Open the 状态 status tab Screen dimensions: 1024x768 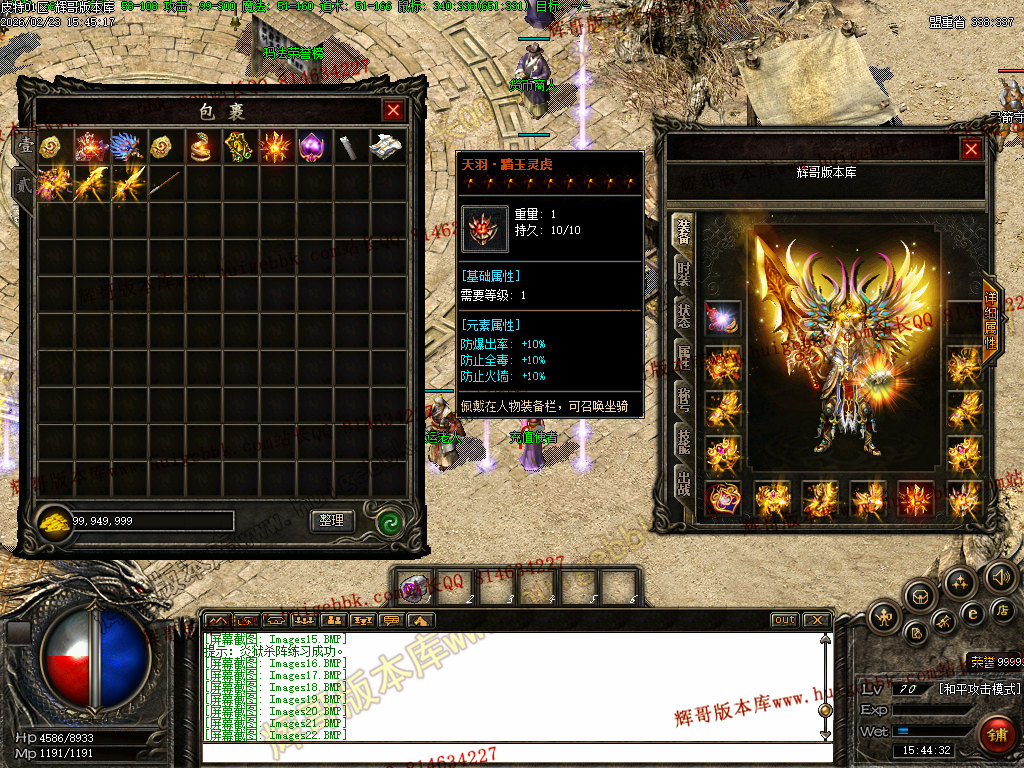coord(684,314)
